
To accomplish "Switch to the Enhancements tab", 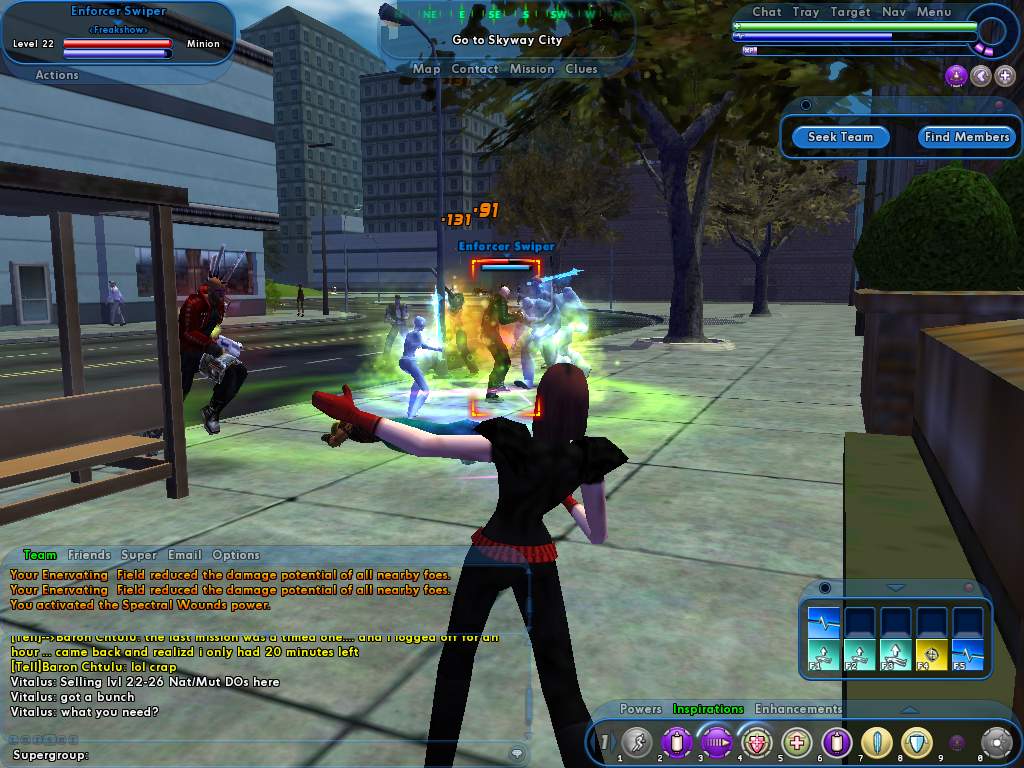I will pos(798,709).
